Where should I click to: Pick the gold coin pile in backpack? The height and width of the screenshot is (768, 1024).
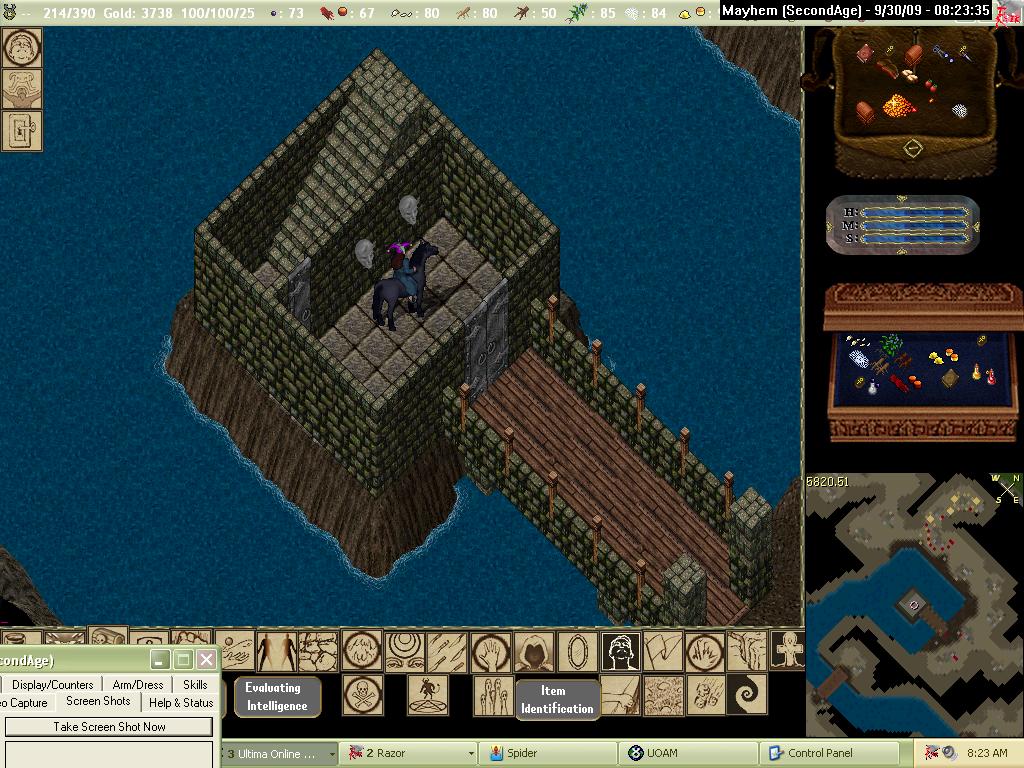899,104
